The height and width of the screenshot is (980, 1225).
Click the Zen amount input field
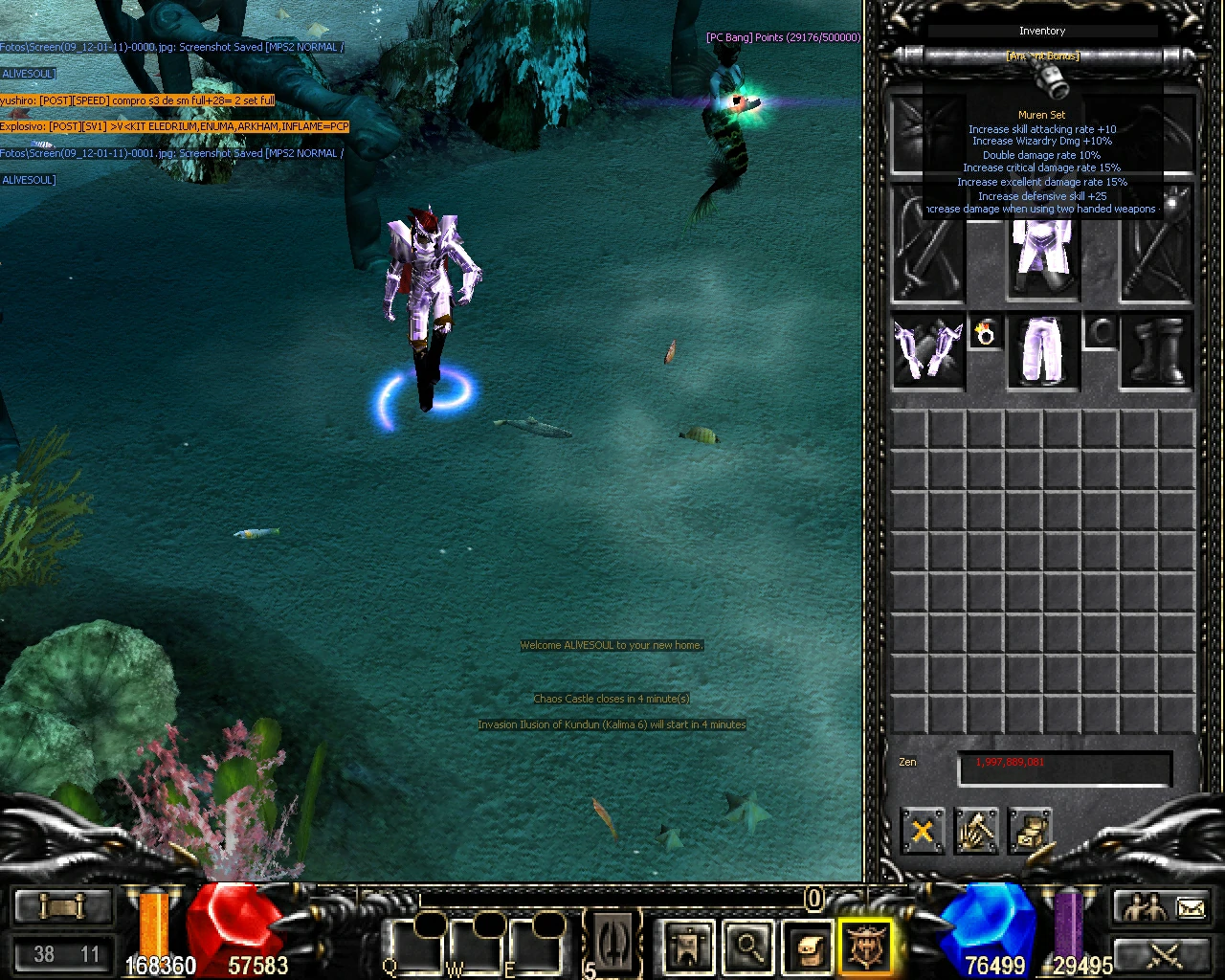click(x=1064, y=766)
